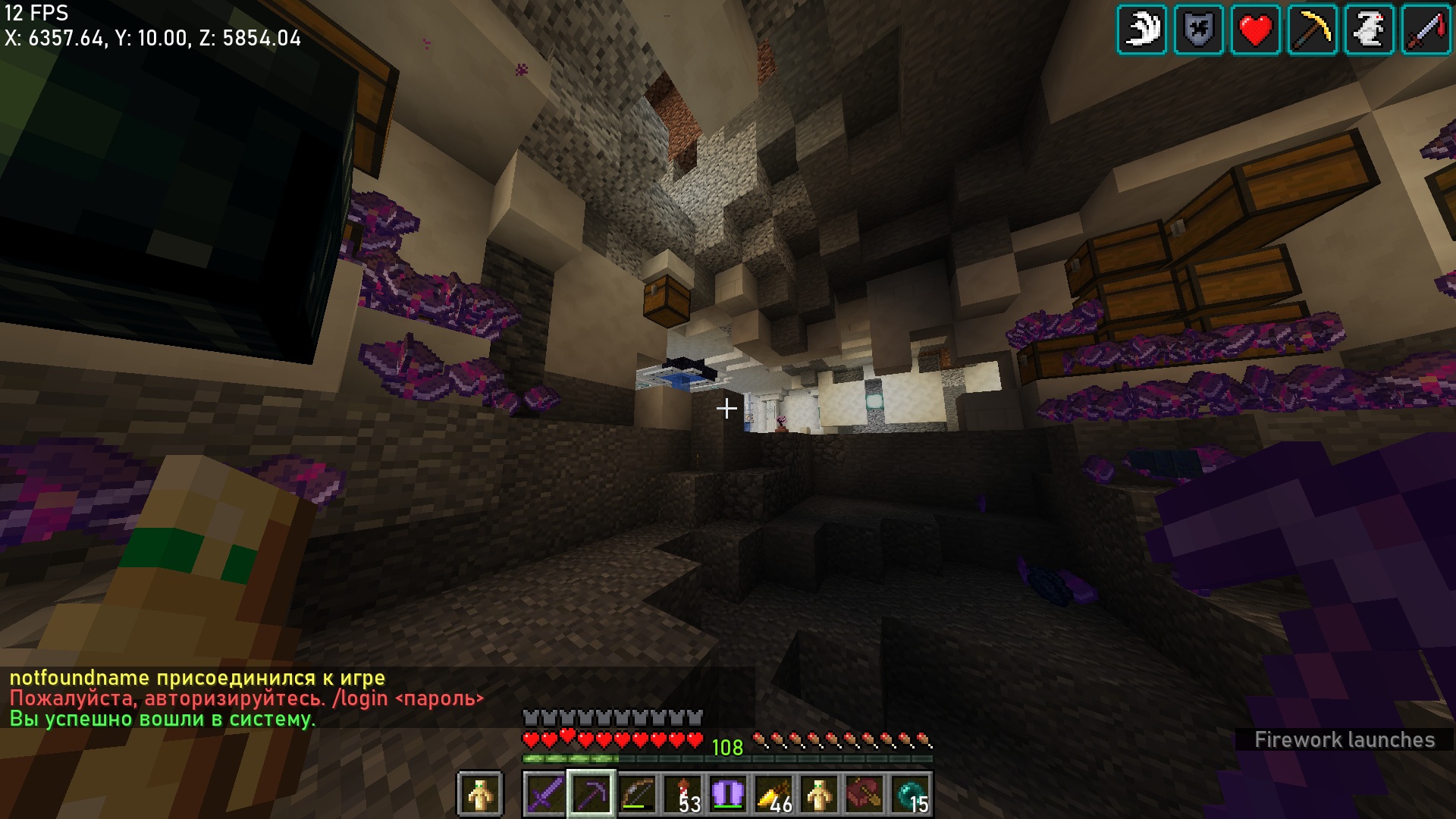The image size is (1456, 819).
Task: Choose the bow in the hotbar
Action: [637, 795]
